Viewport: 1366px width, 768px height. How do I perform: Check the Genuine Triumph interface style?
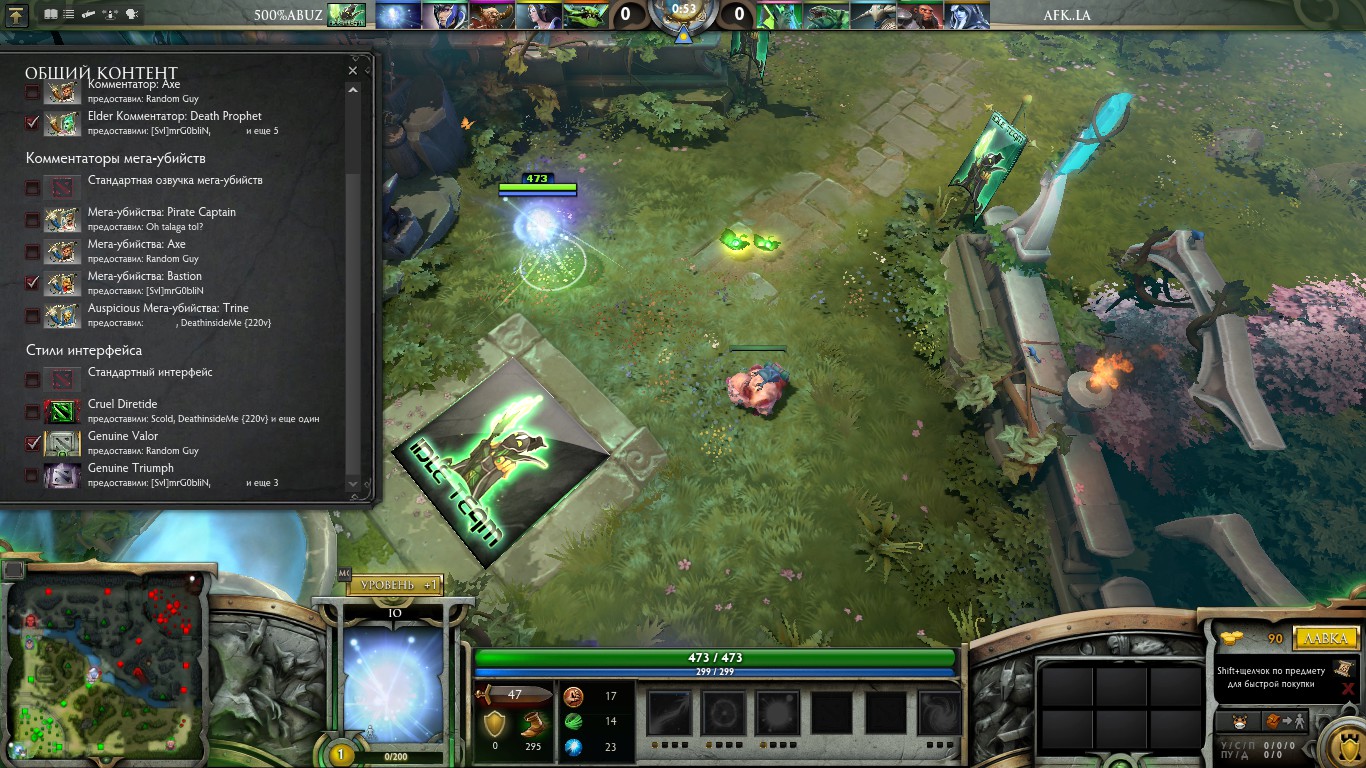click(x=33, y=475)
